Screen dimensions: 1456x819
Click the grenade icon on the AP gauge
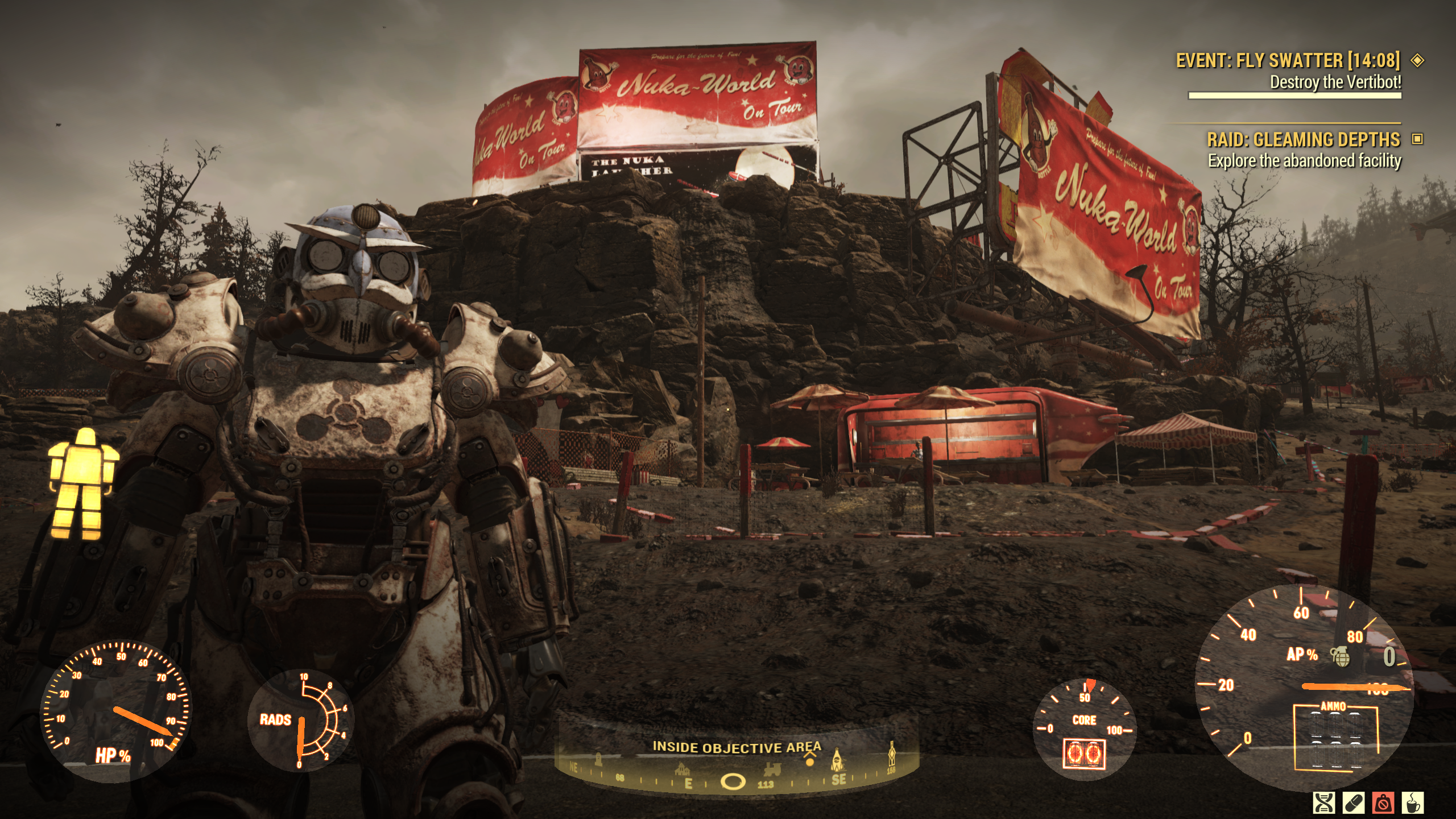pos(1341,656)
